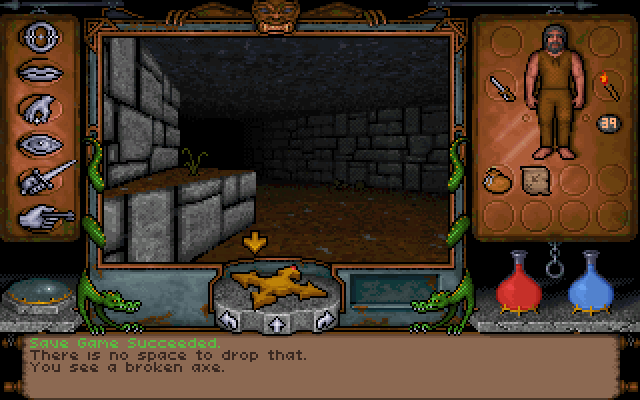Open the leather sack in the inventory

[496, 180]
